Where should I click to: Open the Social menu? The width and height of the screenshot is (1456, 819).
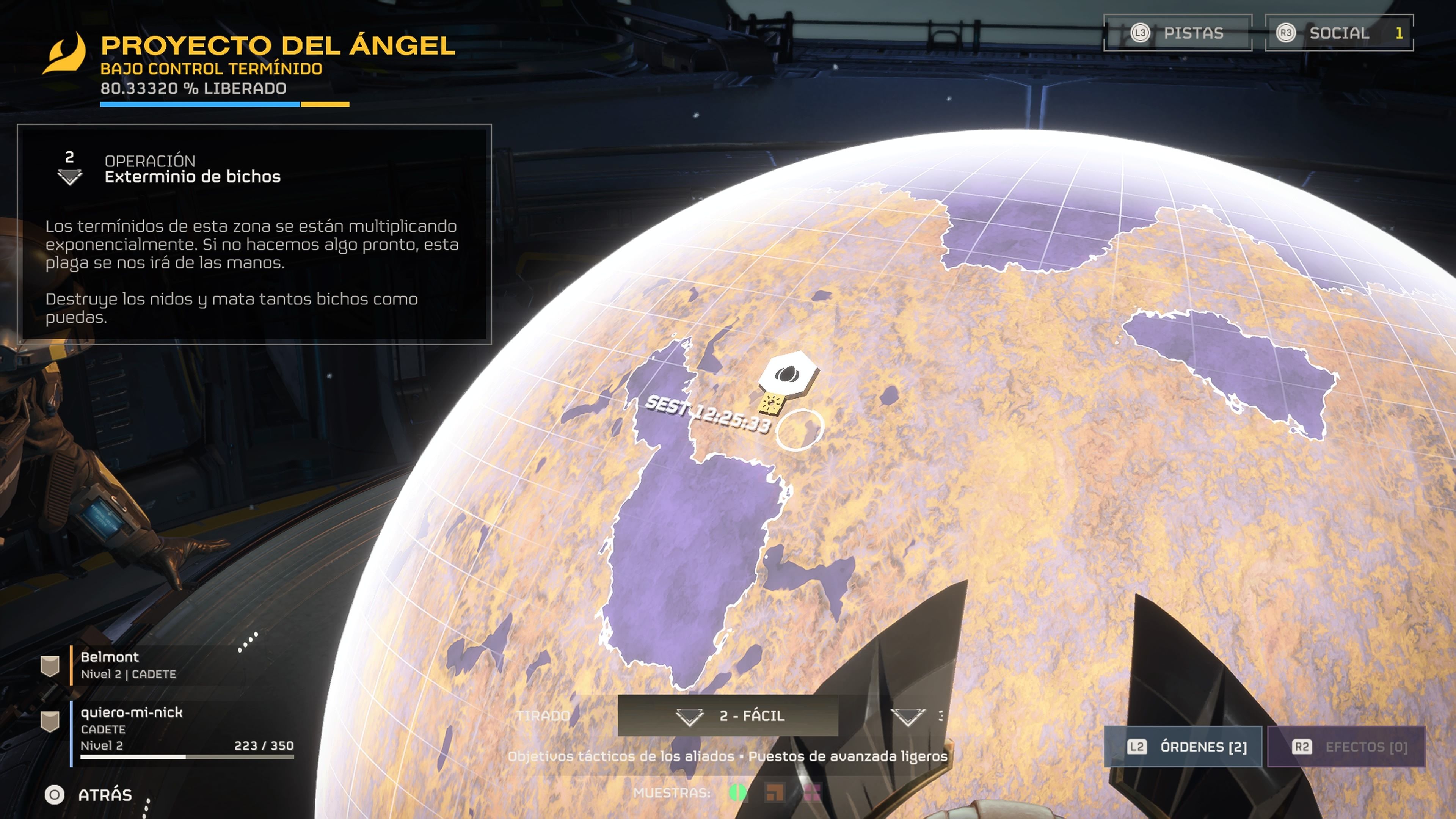(1338, 33)
